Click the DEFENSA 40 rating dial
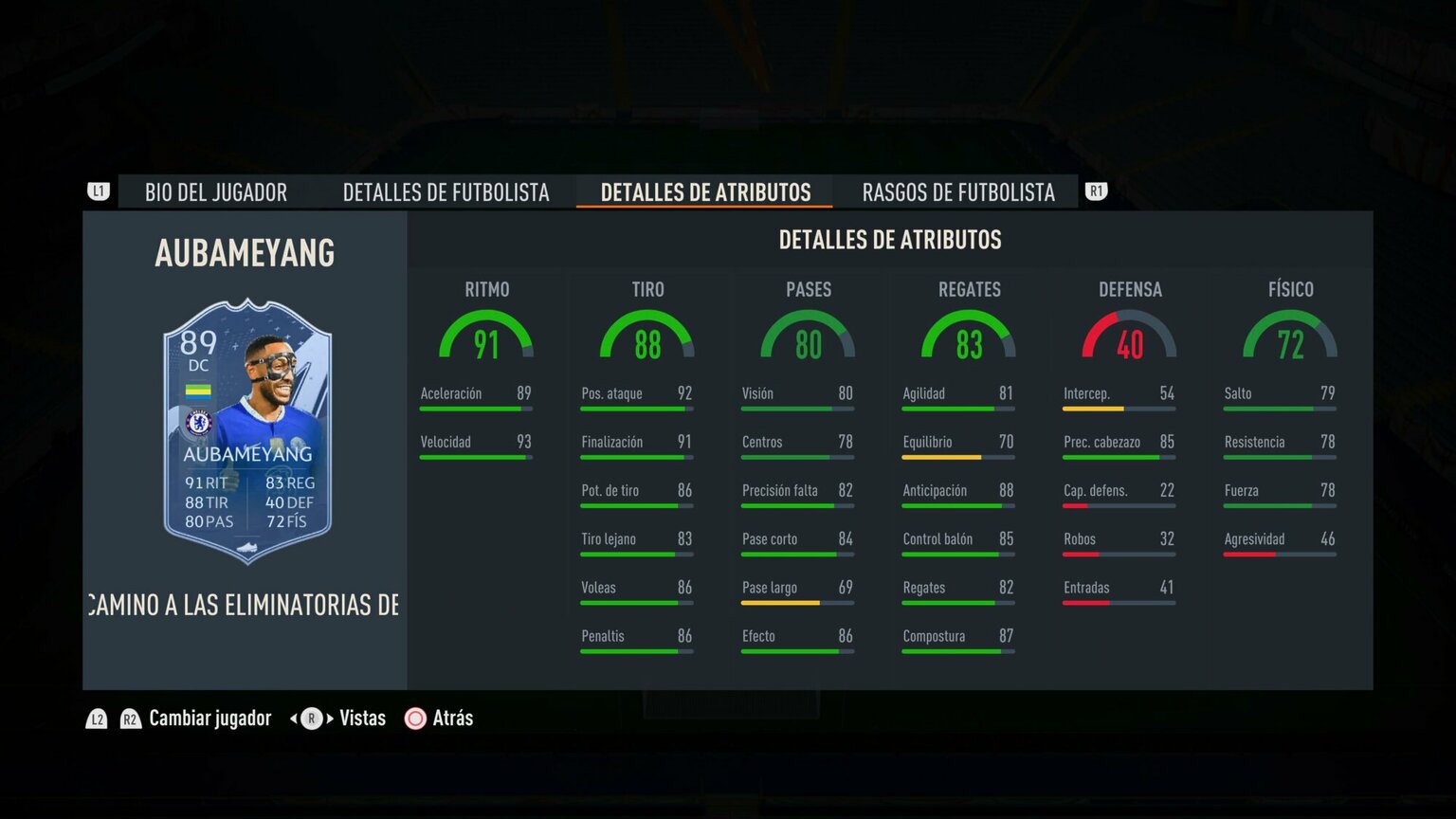Viewport: 1456px width, 819px height. pyautogui.click(x=1130, y=343)
